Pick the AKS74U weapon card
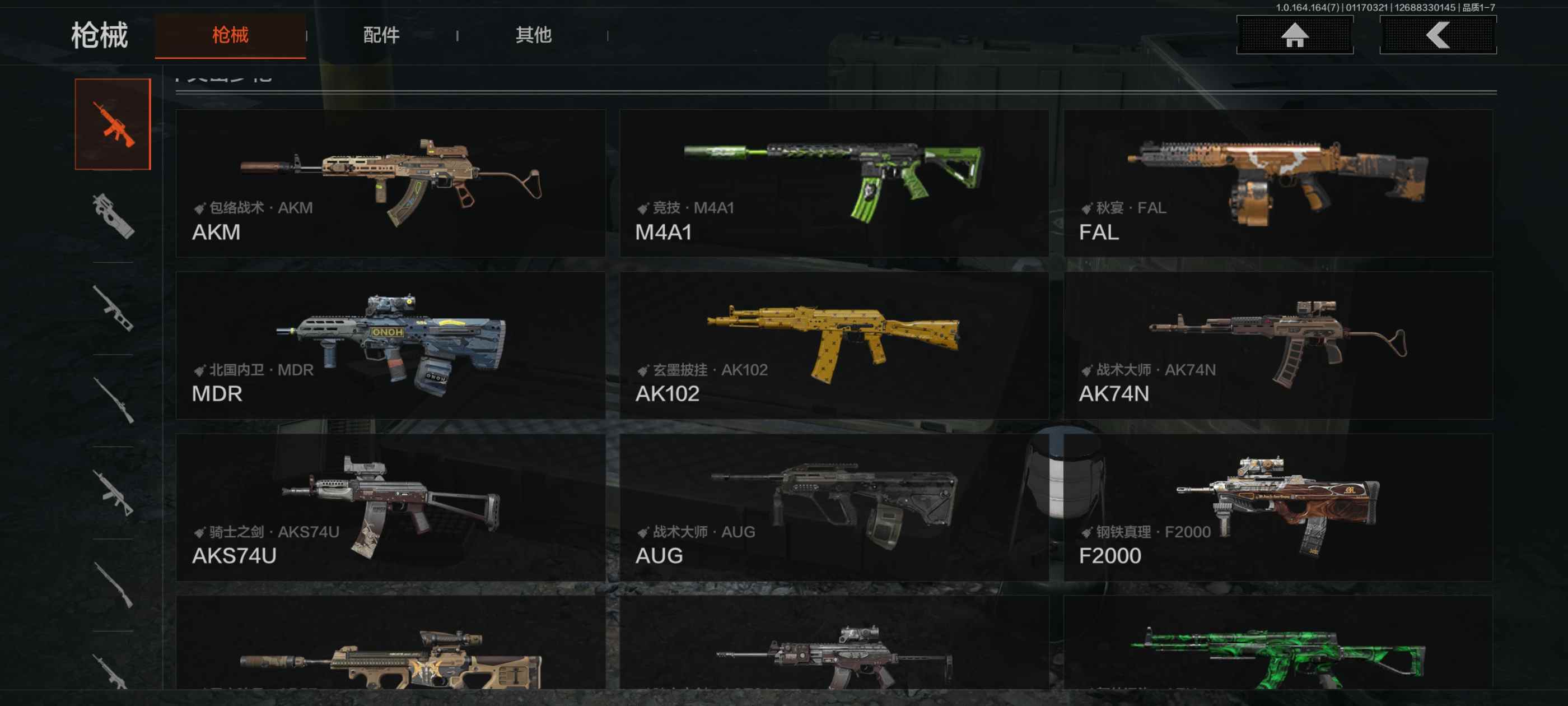This screenshot has width=1568, height=706. 390,507
